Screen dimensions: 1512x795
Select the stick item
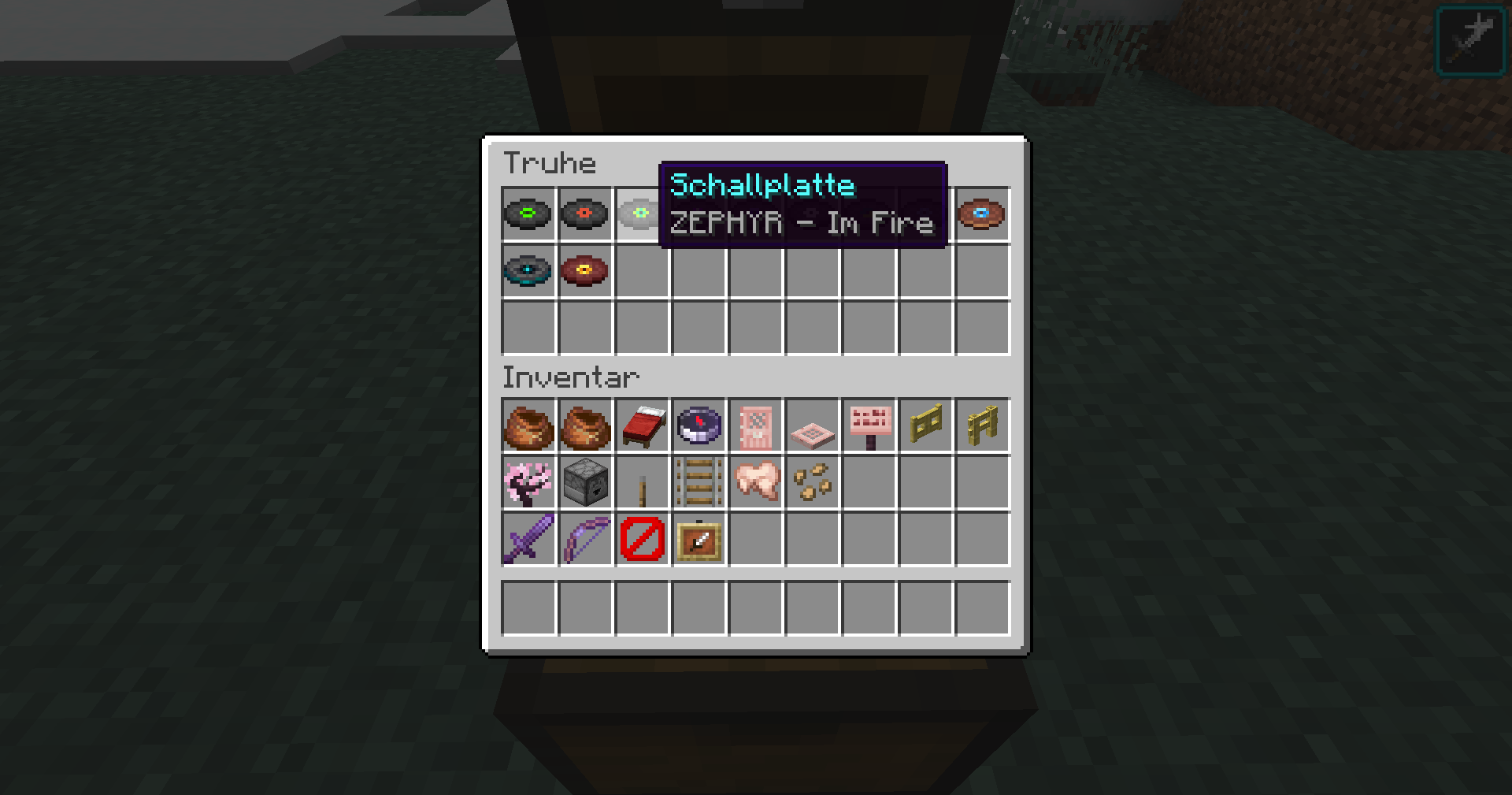pyautogui.click(x=641, y=483)
